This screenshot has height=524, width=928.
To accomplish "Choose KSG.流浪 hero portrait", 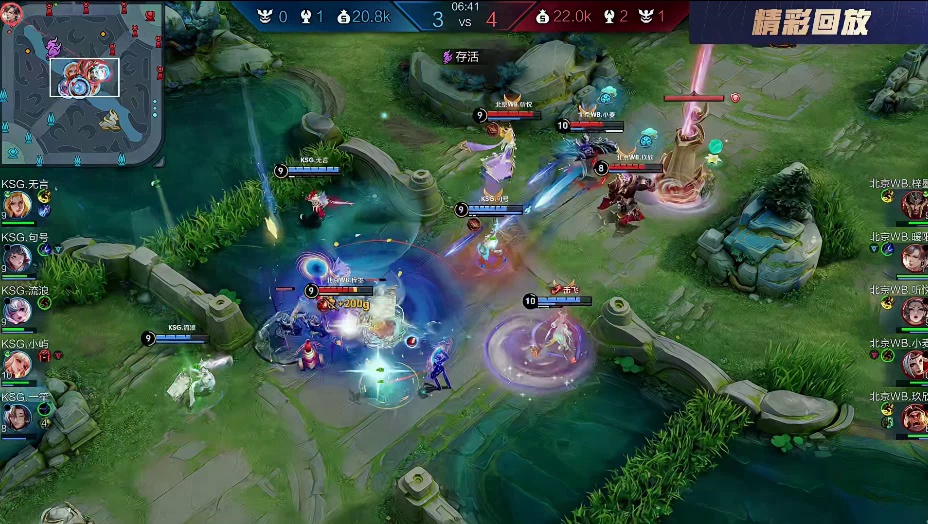I will point(16,311).
